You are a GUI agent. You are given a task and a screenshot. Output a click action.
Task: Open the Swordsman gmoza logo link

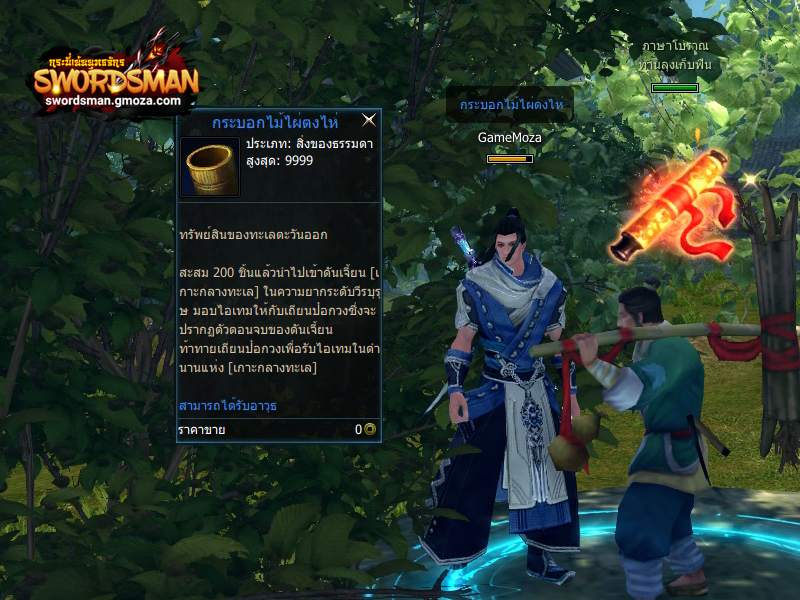click(113, 80)
